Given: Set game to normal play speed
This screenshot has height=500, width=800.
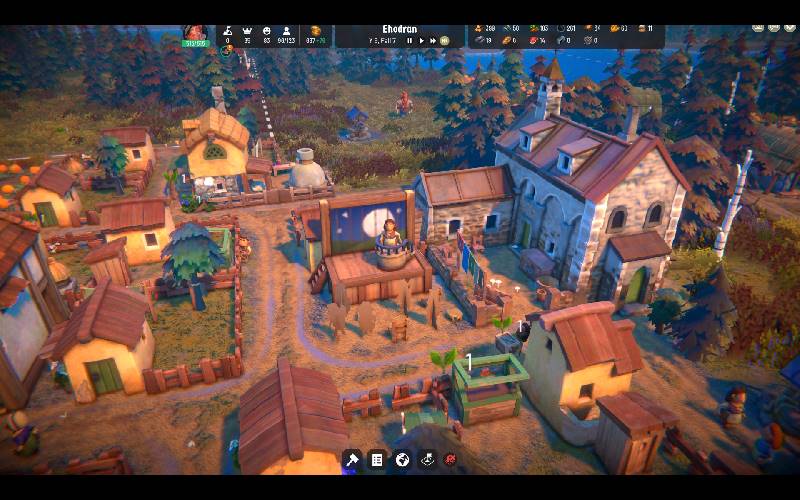Looking at the screenshot, I should 421,41.
